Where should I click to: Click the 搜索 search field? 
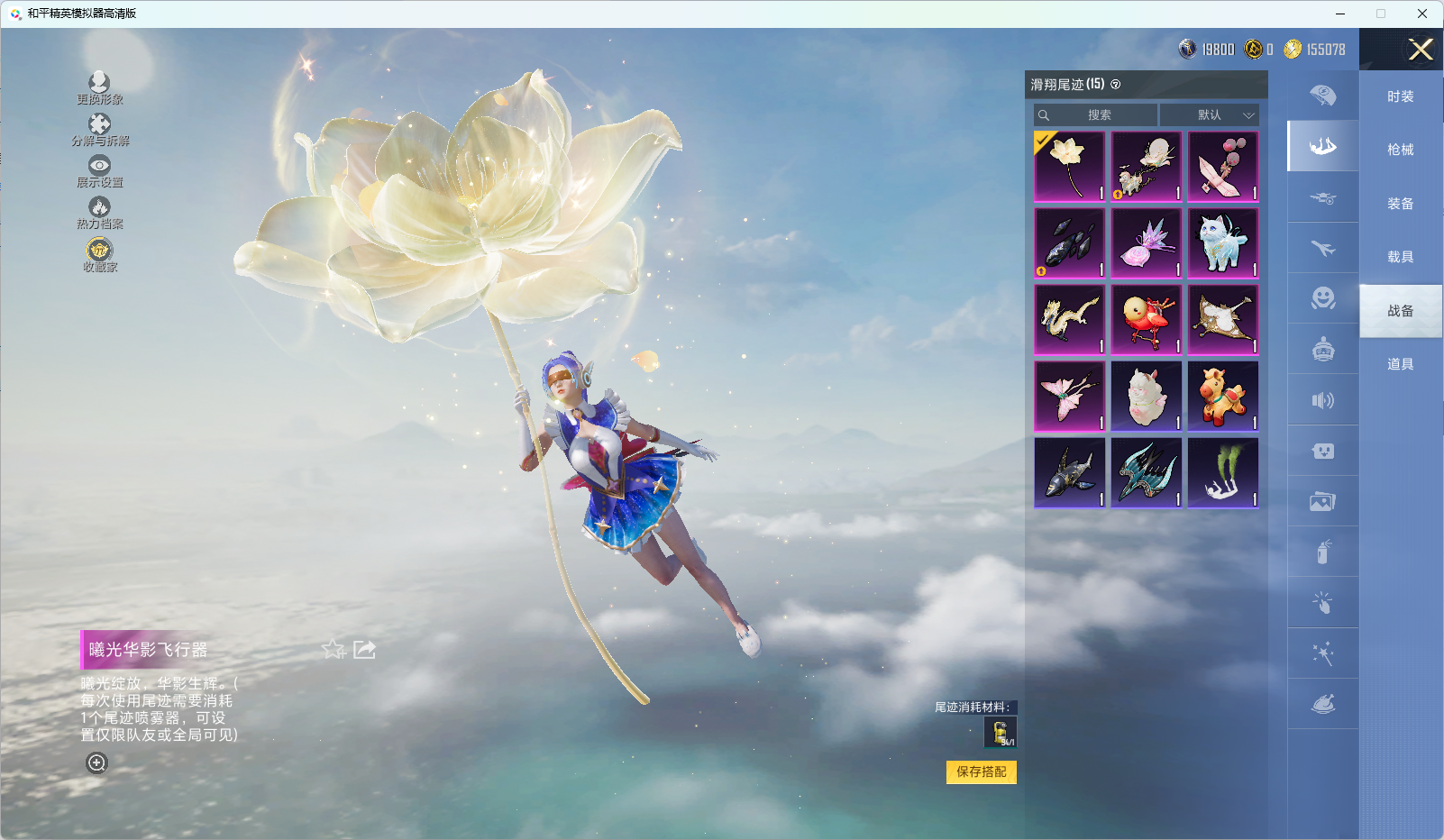point(1096,115)
